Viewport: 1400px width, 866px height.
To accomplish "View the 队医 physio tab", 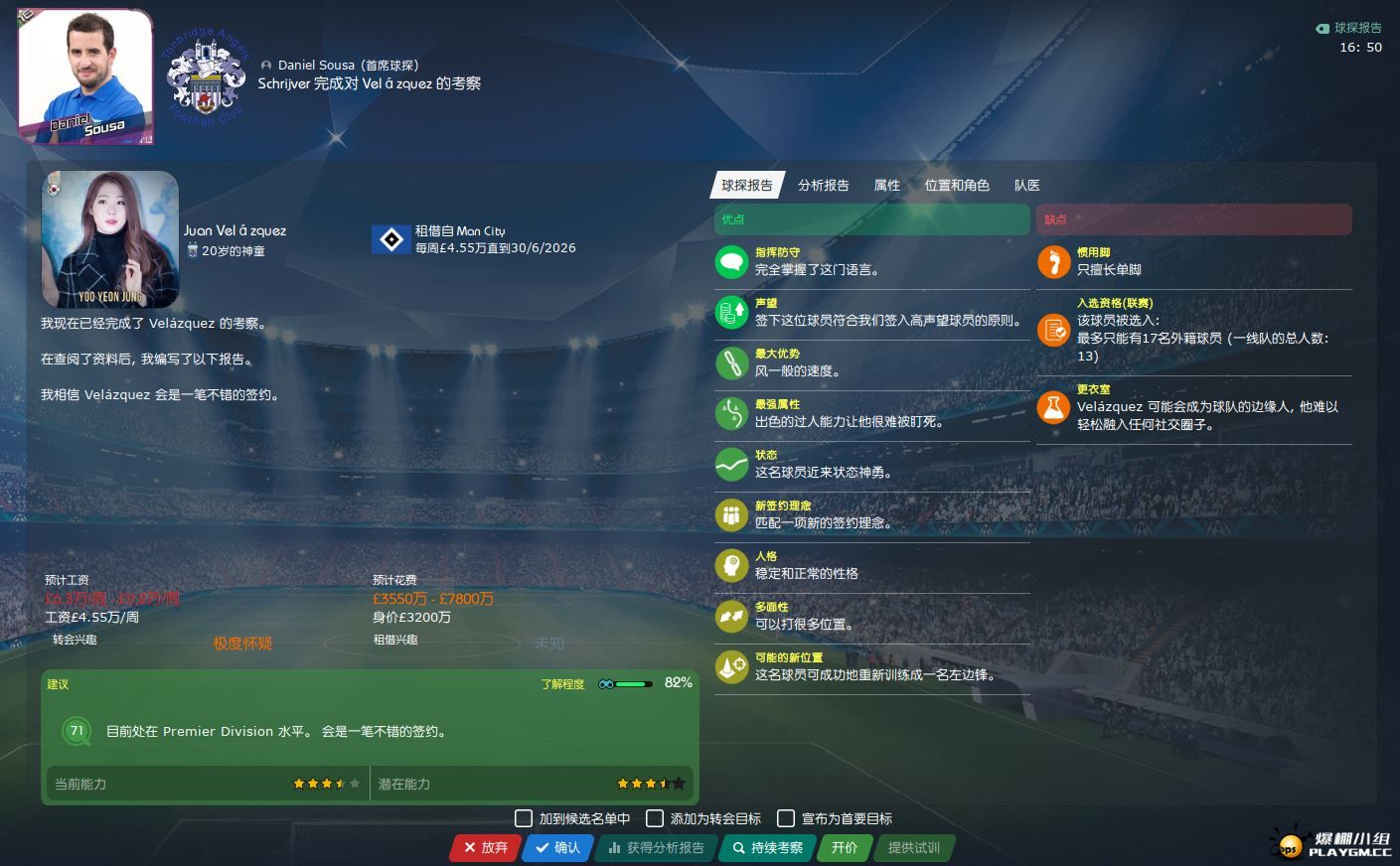I will [1026, 186].
